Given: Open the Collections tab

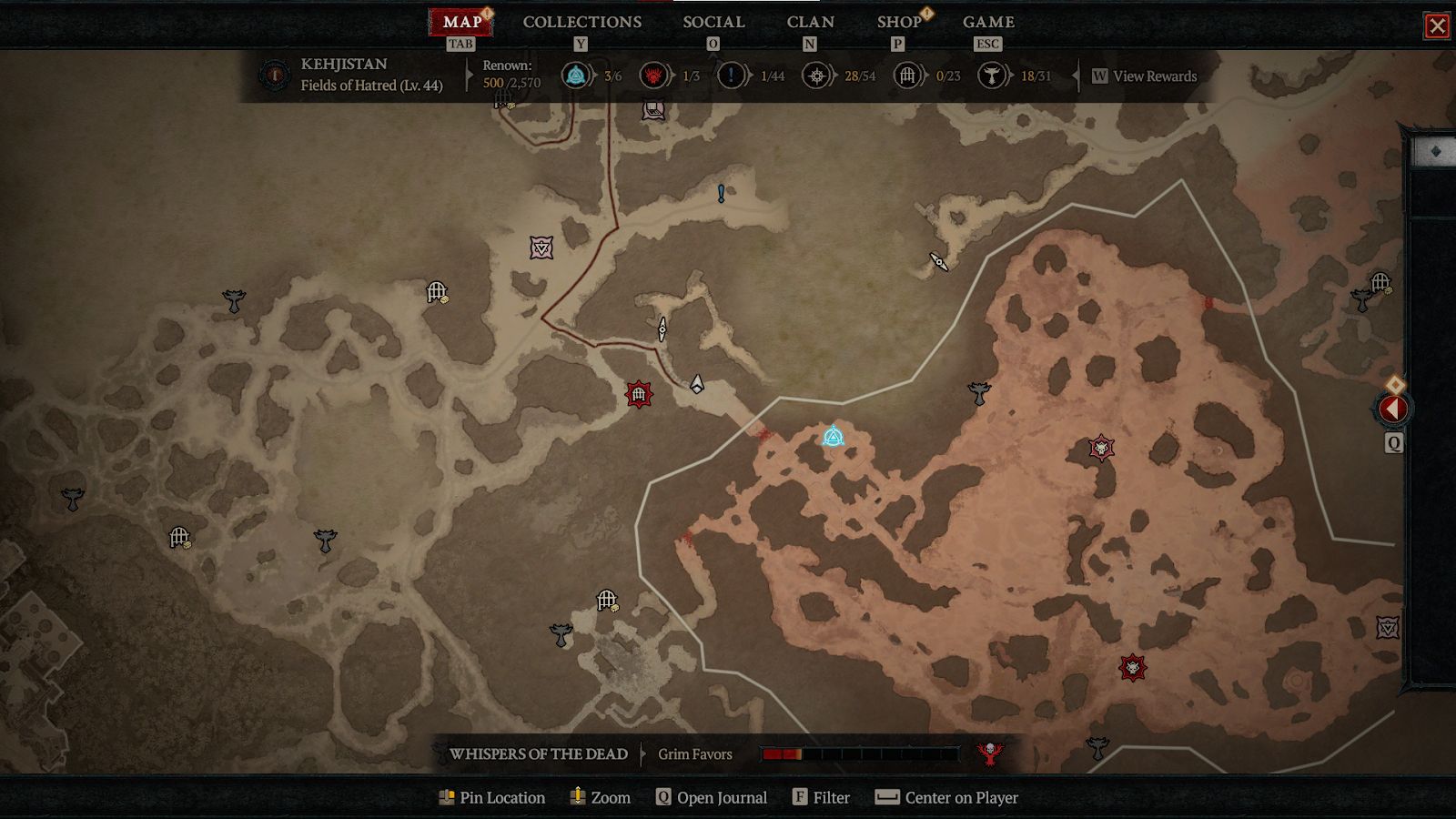Looking at the screenshot, I should (x=581, y=22).
